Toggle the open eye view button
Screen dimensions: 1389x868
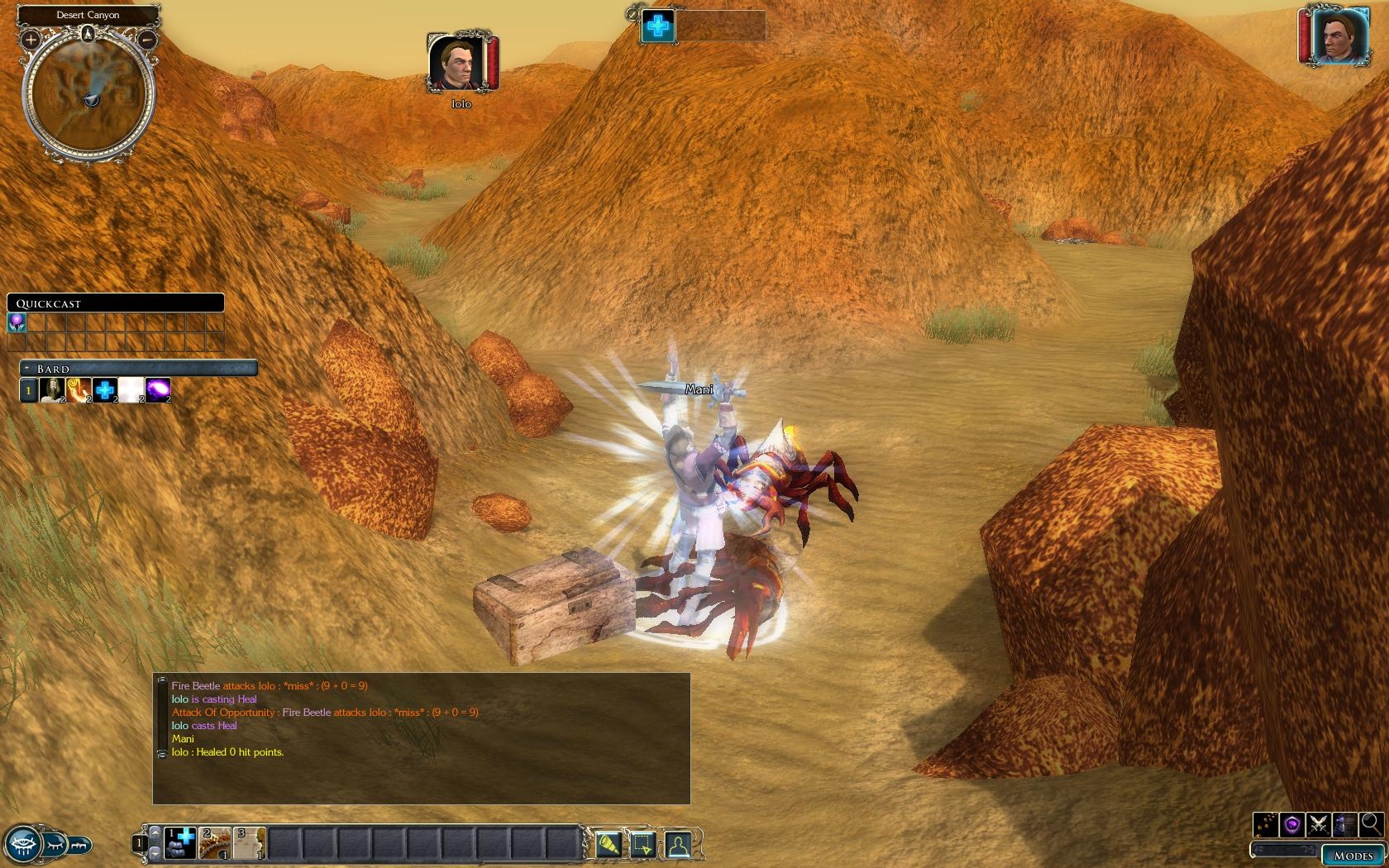(21, 844)
